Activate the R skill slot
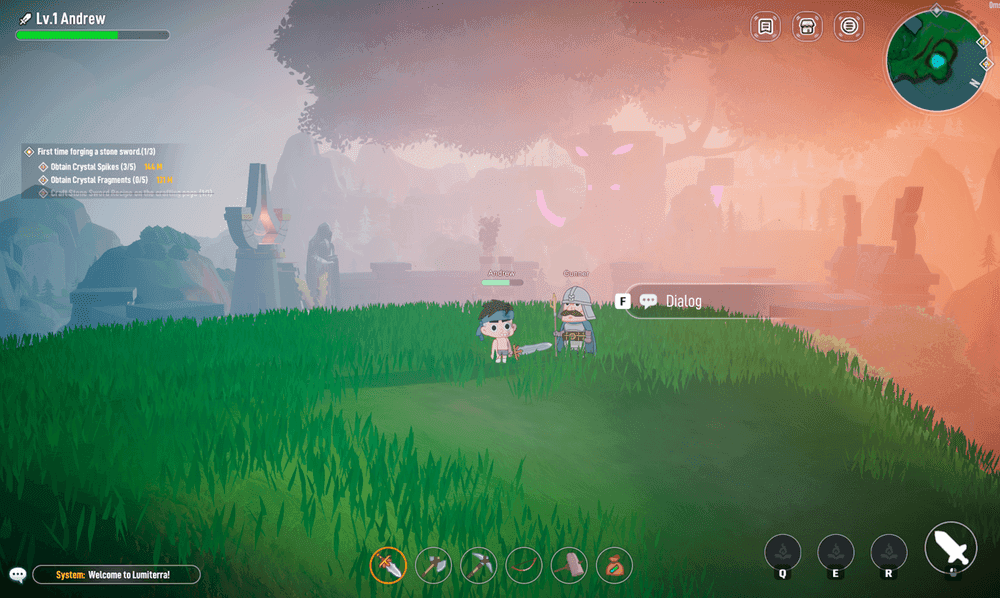 (x=888, y=552)
